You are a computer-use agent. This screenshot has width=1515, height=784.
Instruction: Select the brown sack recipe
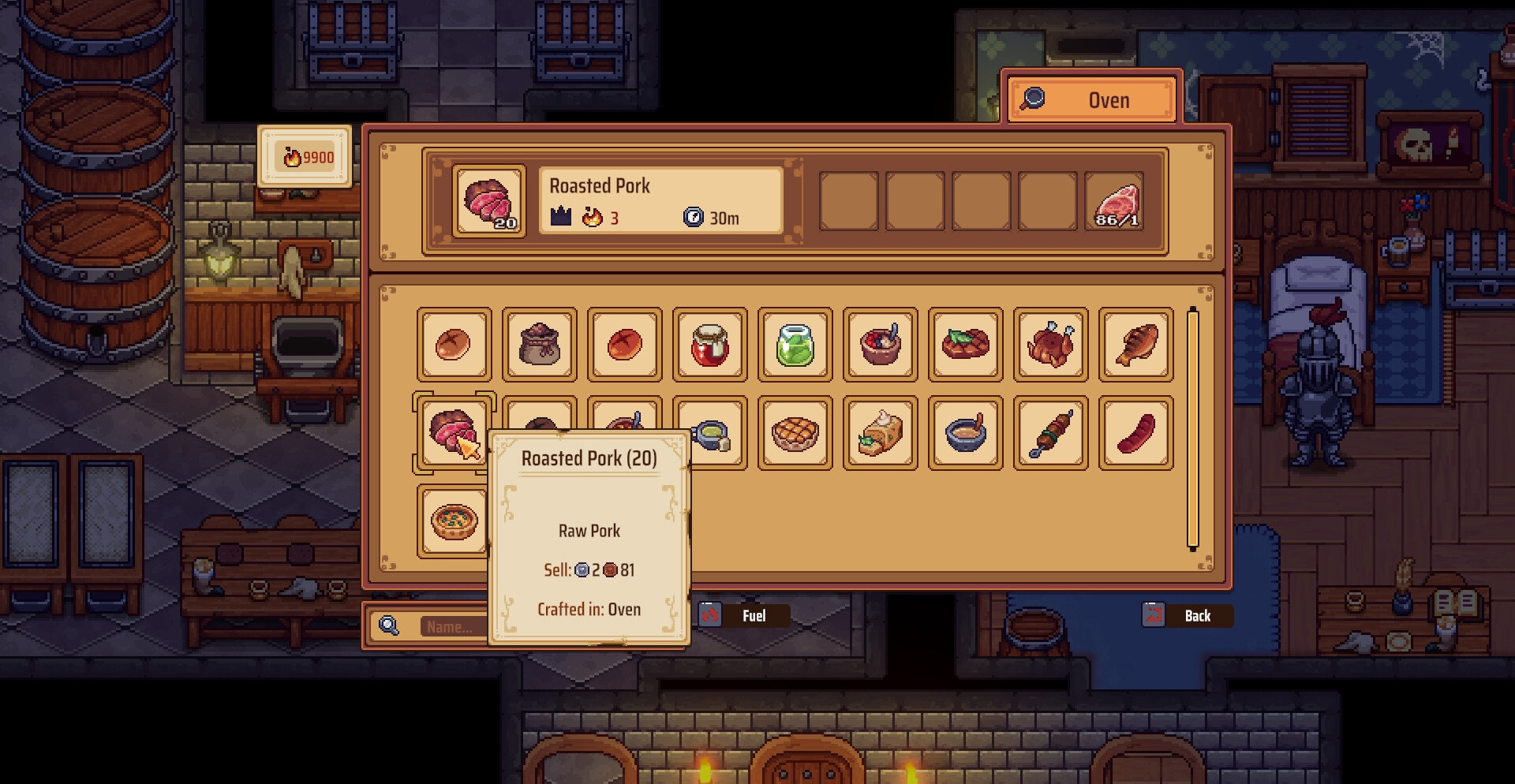pyautogui.click(x=539, y=345)
